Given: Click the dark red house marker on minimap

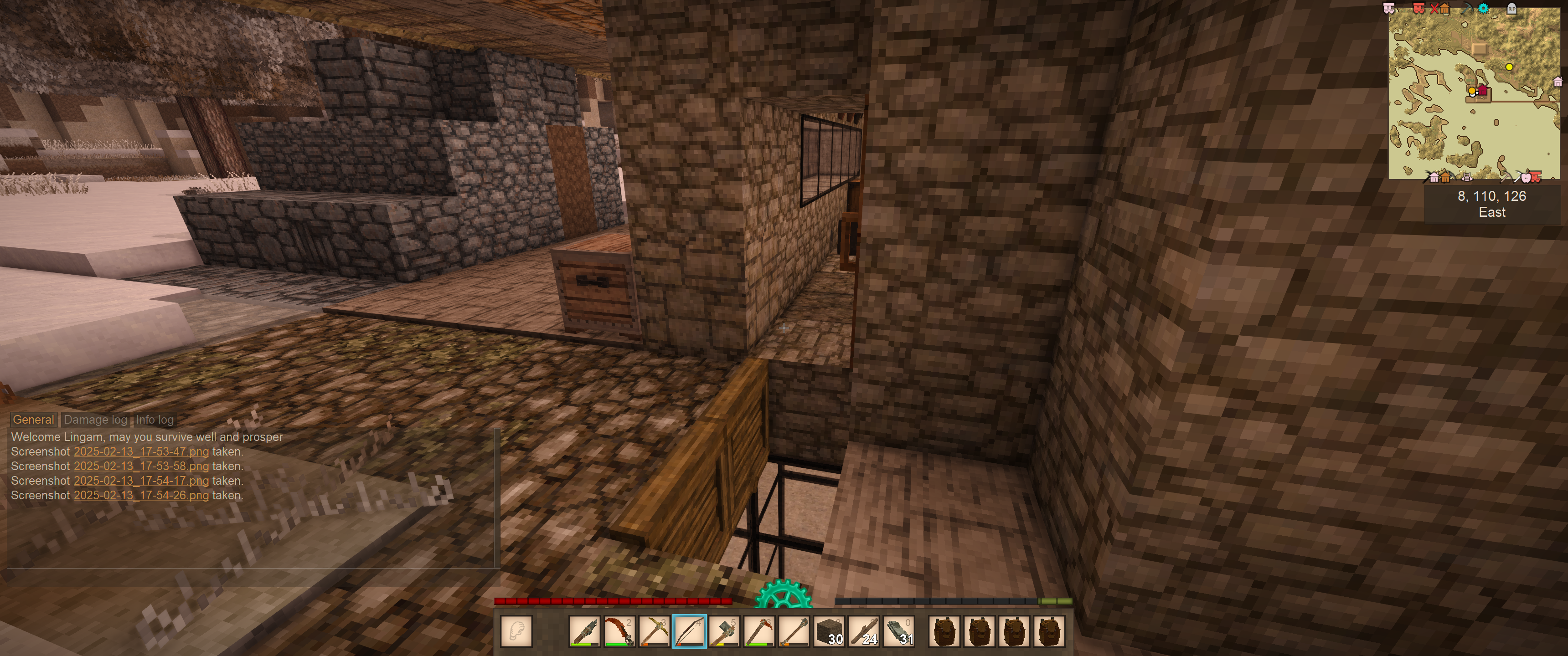Looking at the screenshot, I should point(1483,91).
